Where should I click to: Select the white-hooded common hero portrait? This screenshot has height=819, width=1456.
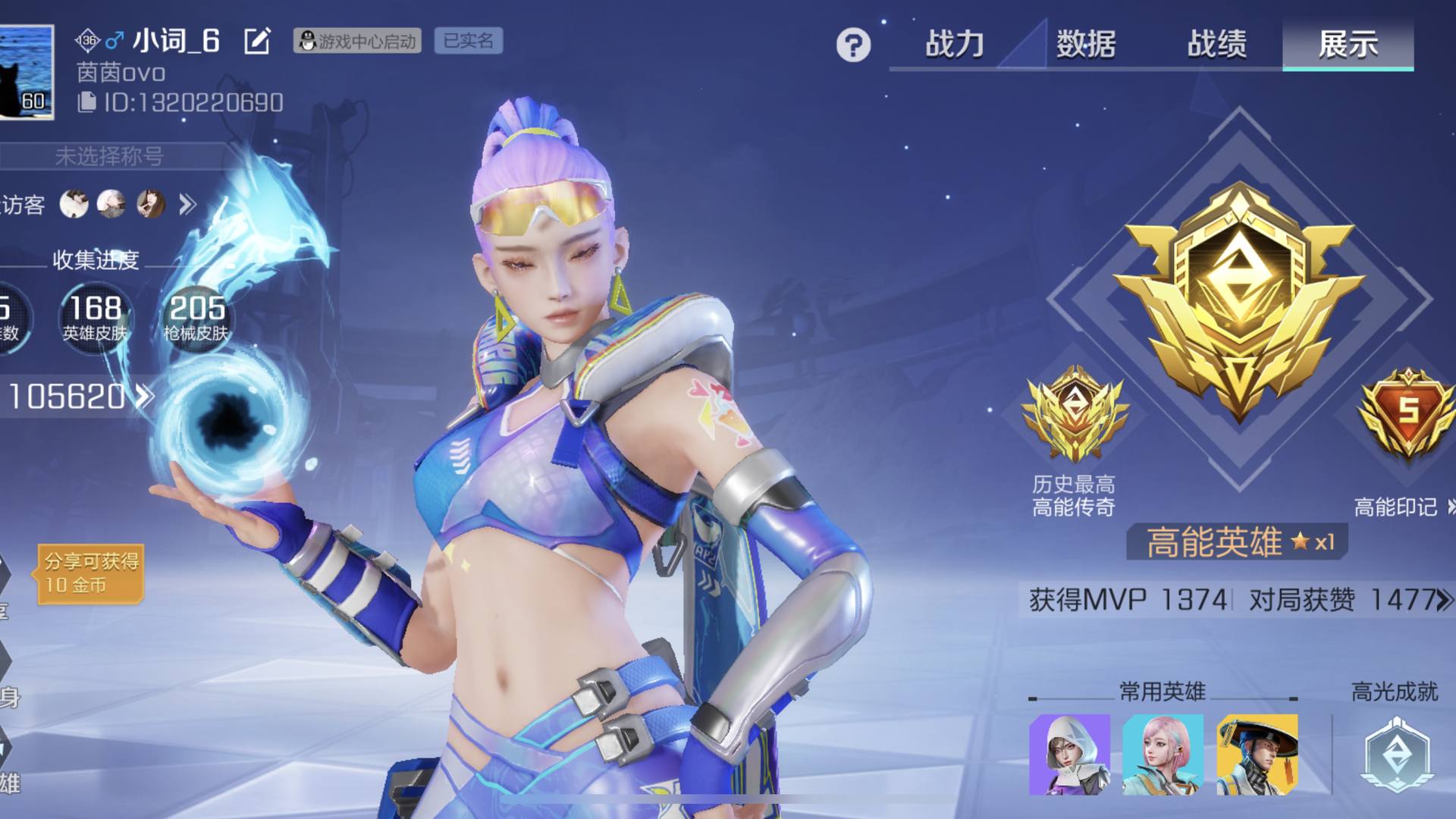(x=1069, y=754)
